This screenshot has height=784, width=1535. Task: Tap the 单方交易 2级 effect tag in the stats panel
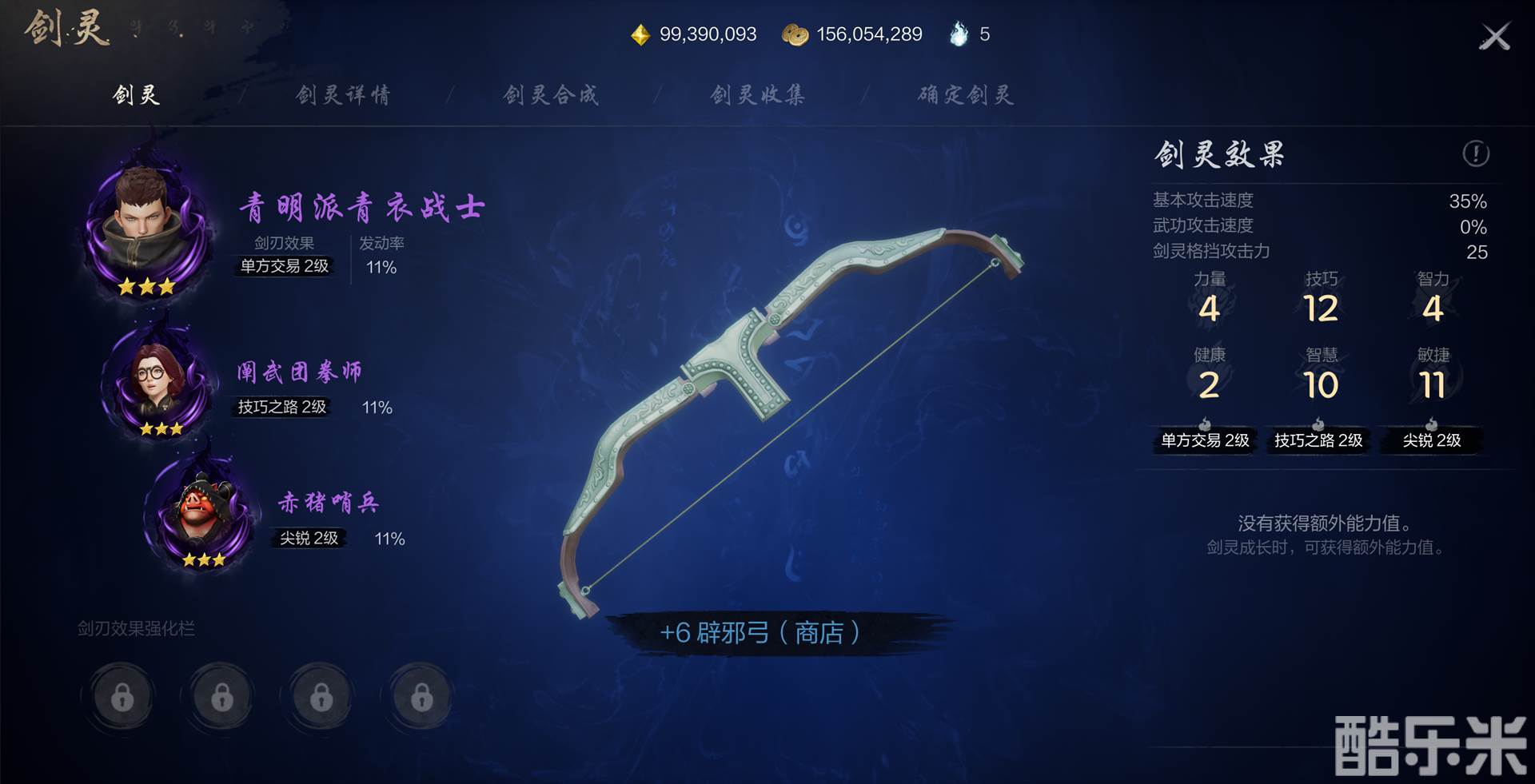click(1205, 440)
